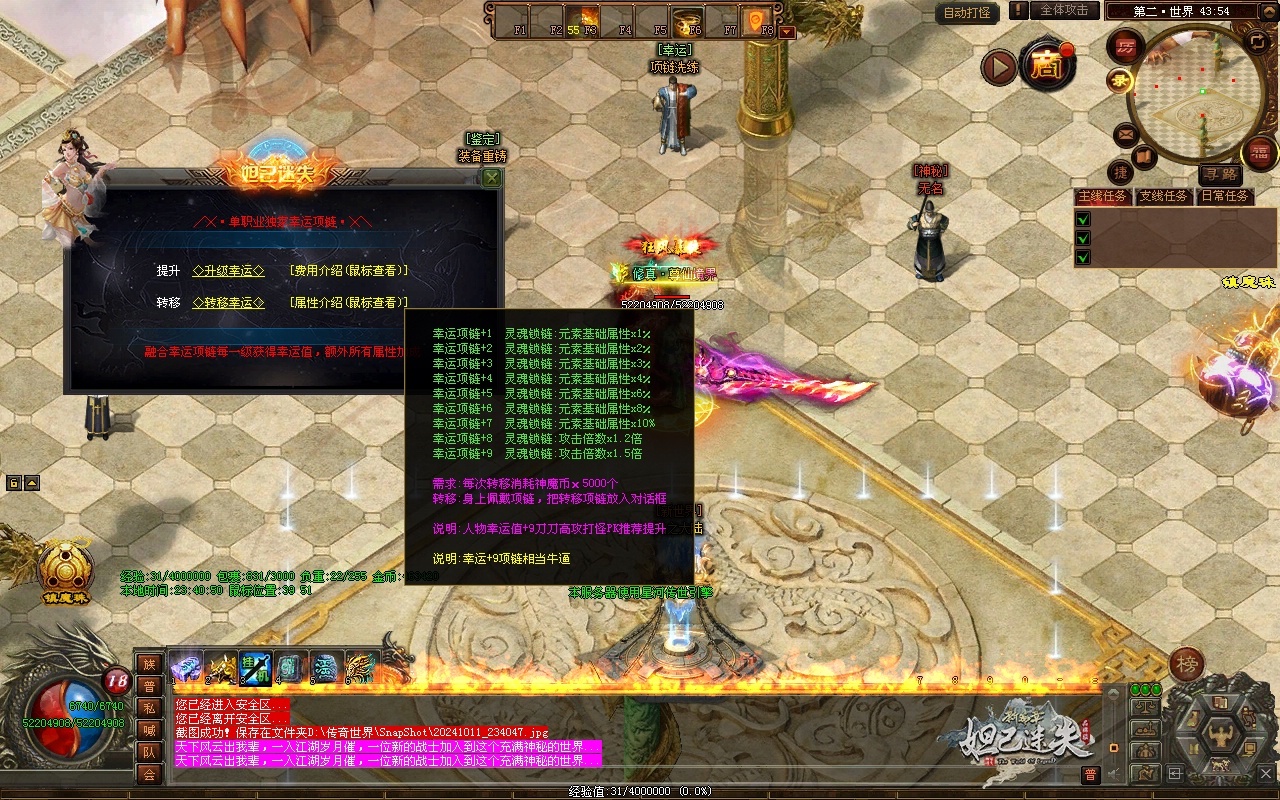Open the 商 shop icon
1280x800 pixels.
coord(1047,66)
